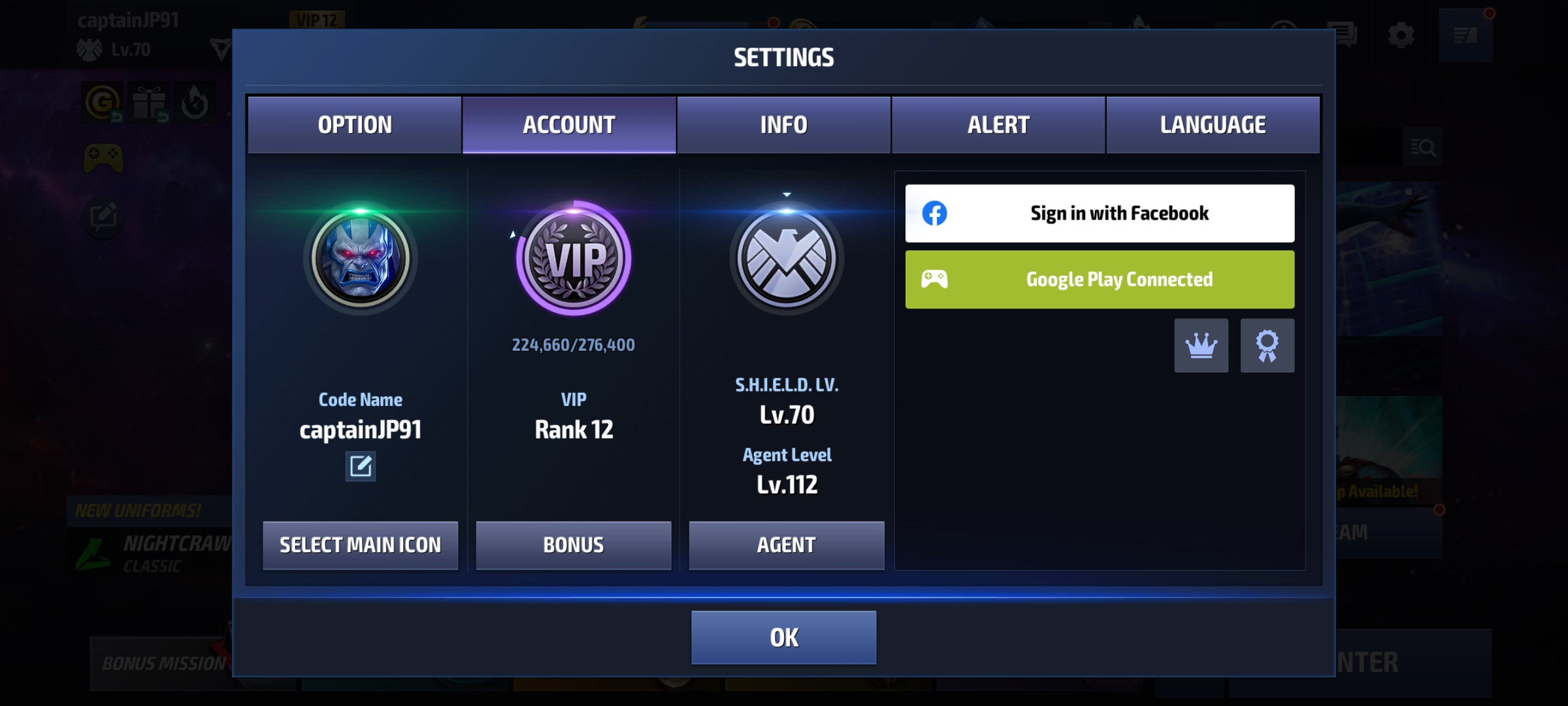
Task: Switch to the INFO tab
Action: tap(783, 124)
